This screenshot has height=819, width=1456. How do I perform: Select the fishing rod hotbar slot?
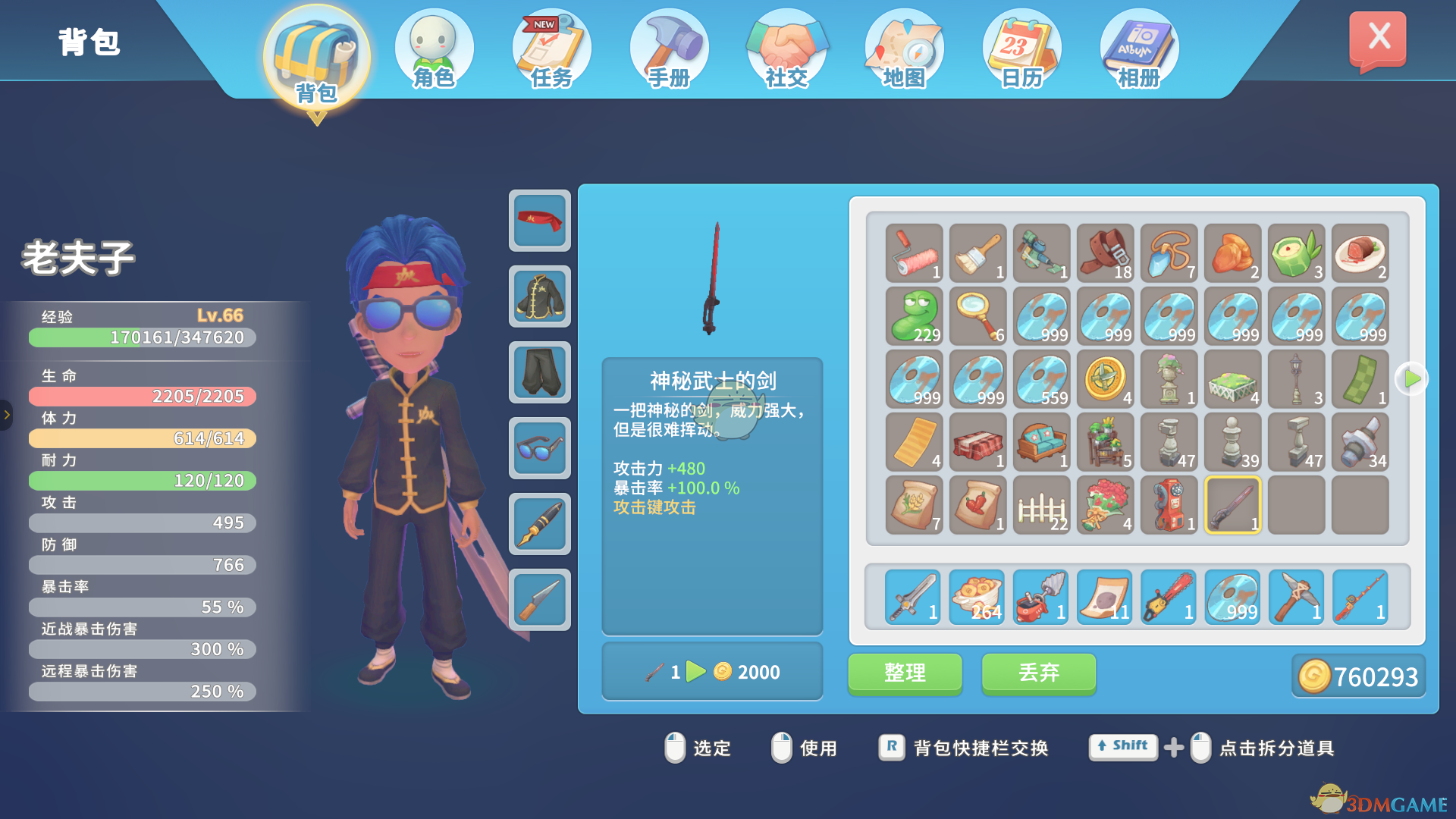[x=1360, y=598]
